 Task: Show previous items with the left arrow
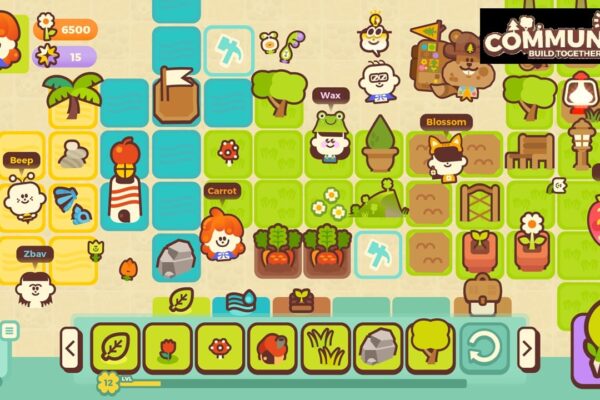pos(70,349)
